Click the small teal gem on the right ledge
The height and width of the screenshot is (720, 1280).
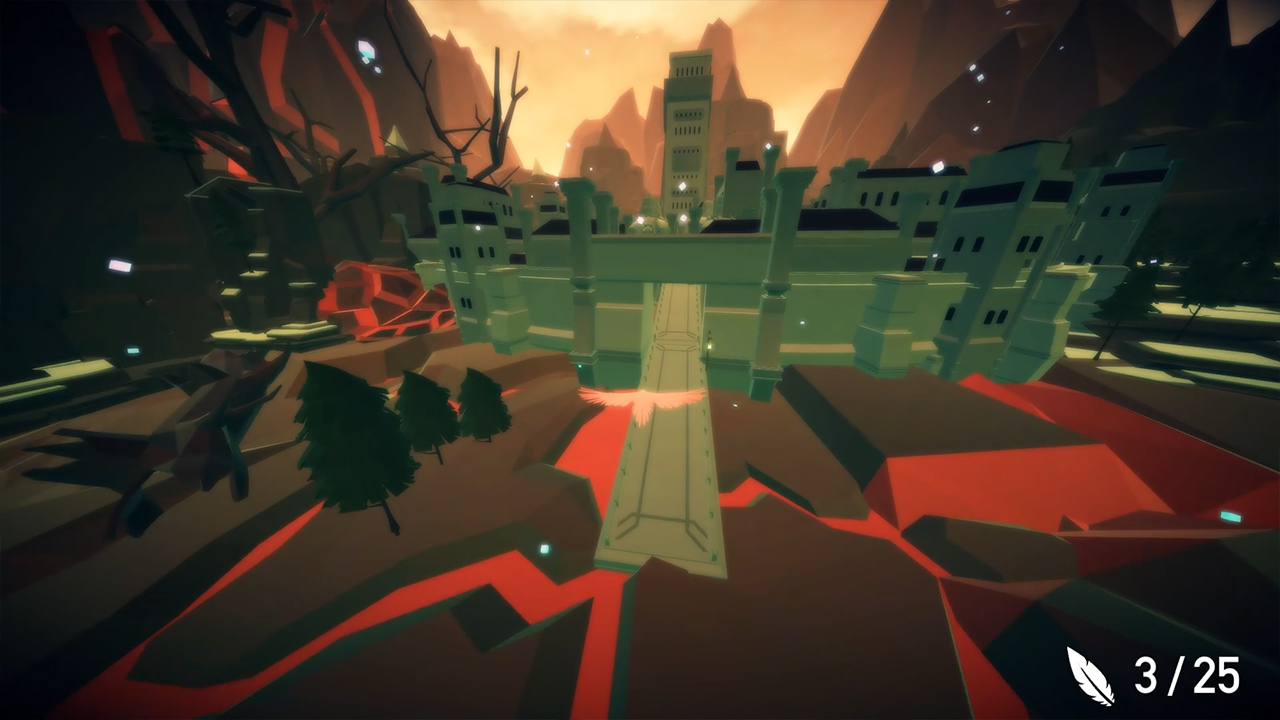click(1231, 517)
